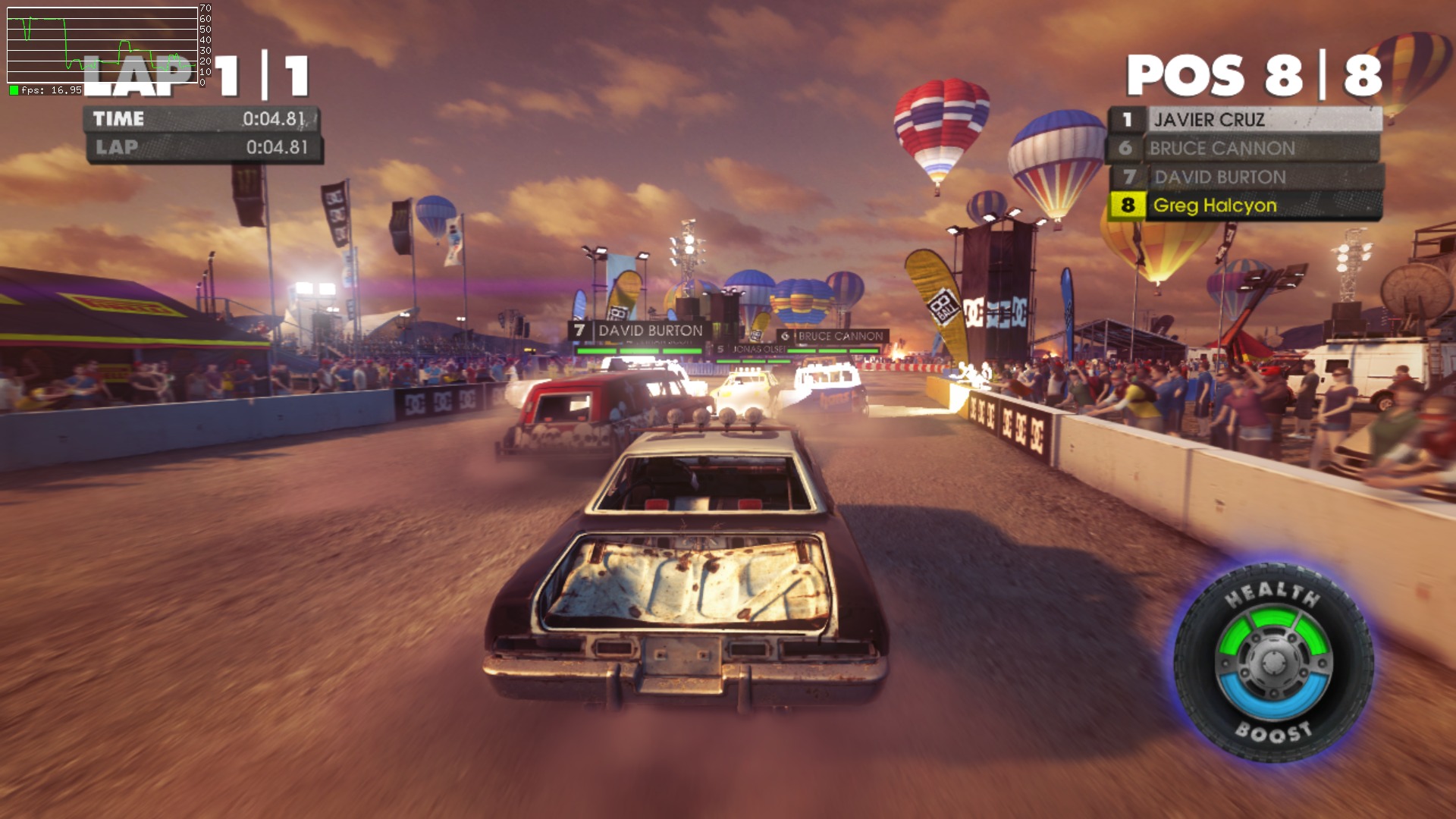Choose Bruce Cannon's row in the position leaderboard
Image resolution: width=1456 pixels, height=819 pixels.
click(1244, 149)
